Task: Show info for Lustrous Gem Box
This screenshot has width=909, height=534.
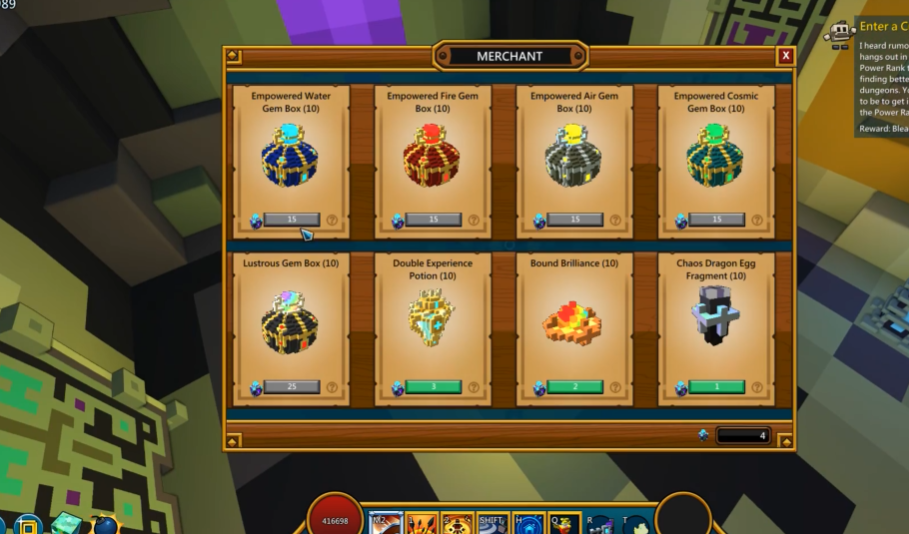Action: tap(332, 387)
